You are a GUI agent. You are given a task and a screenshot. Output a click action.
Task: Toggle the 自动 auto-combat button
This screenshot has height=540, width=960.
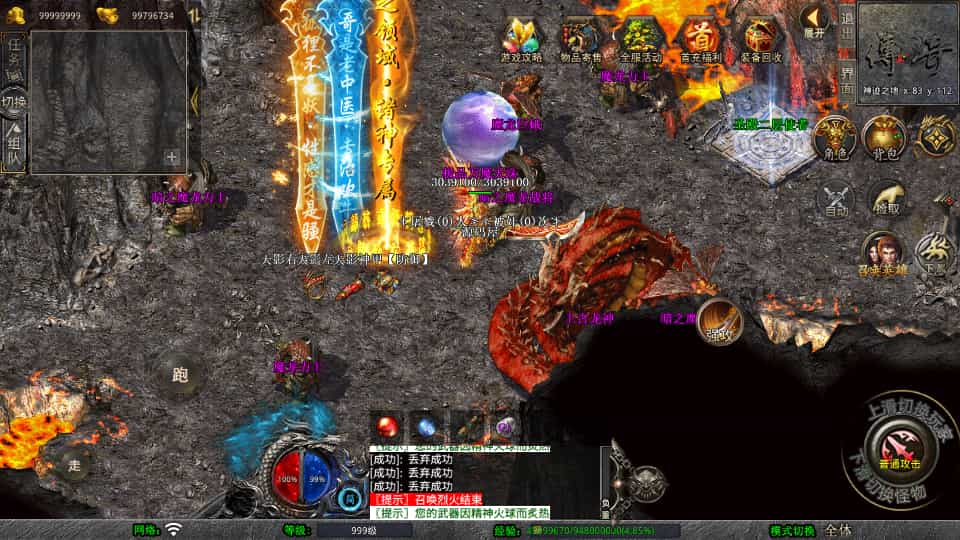[836, 200]
